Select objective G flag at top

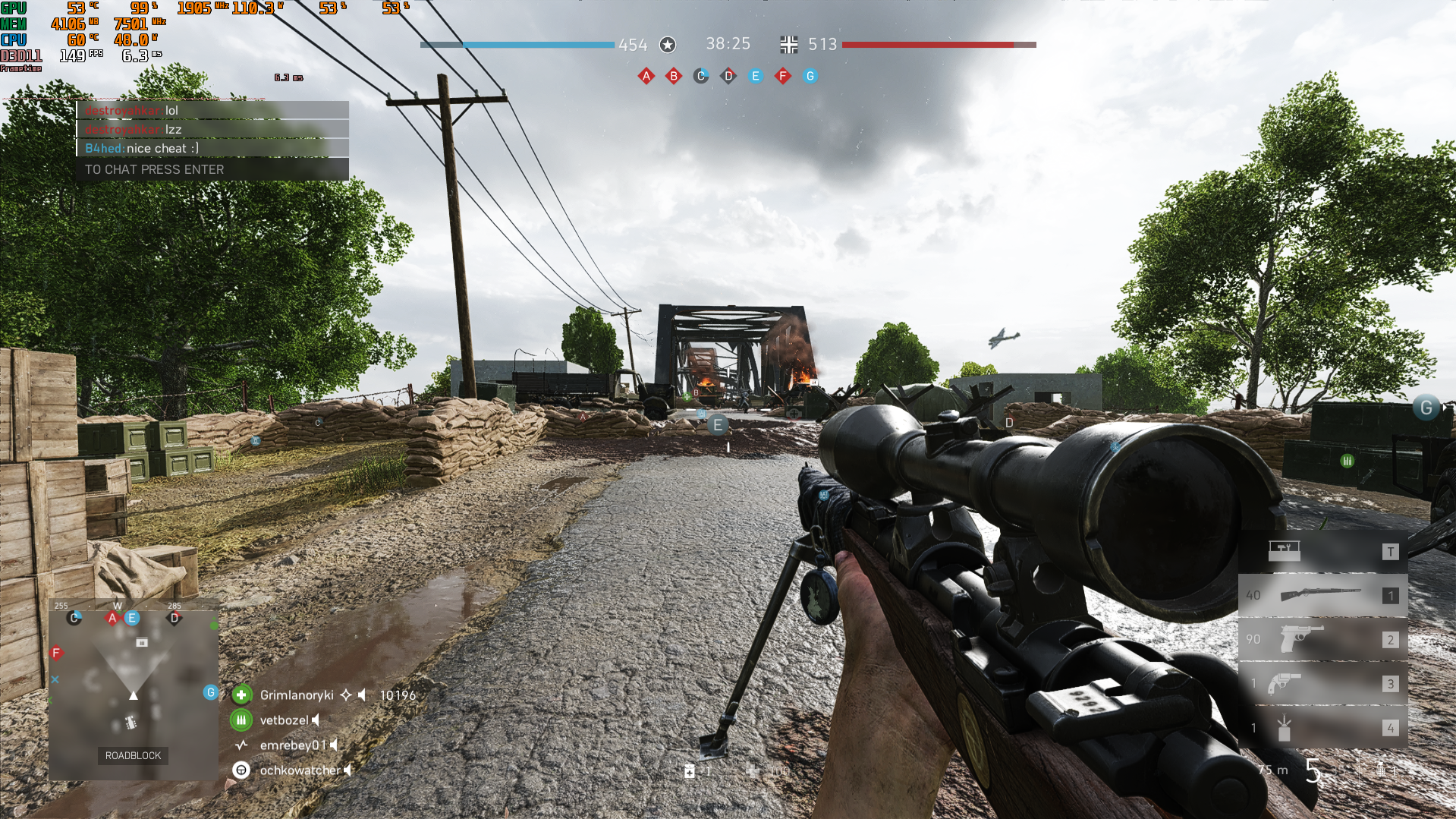[x=810, y=76]
